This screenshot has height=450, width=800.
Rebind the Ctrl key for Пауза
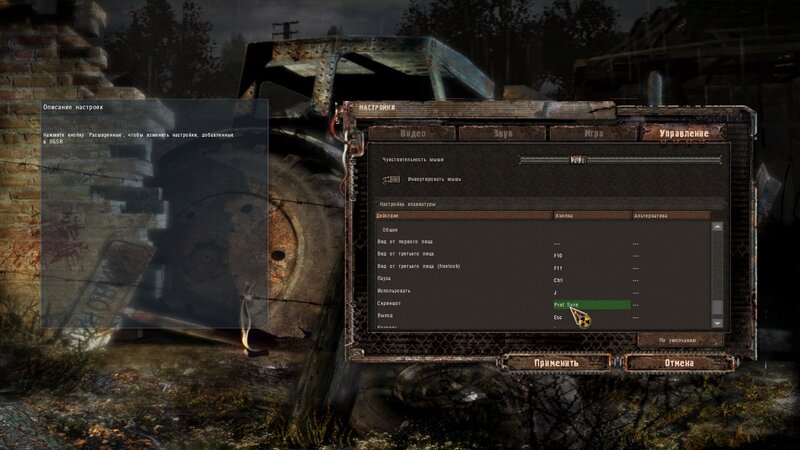[591, 280]
